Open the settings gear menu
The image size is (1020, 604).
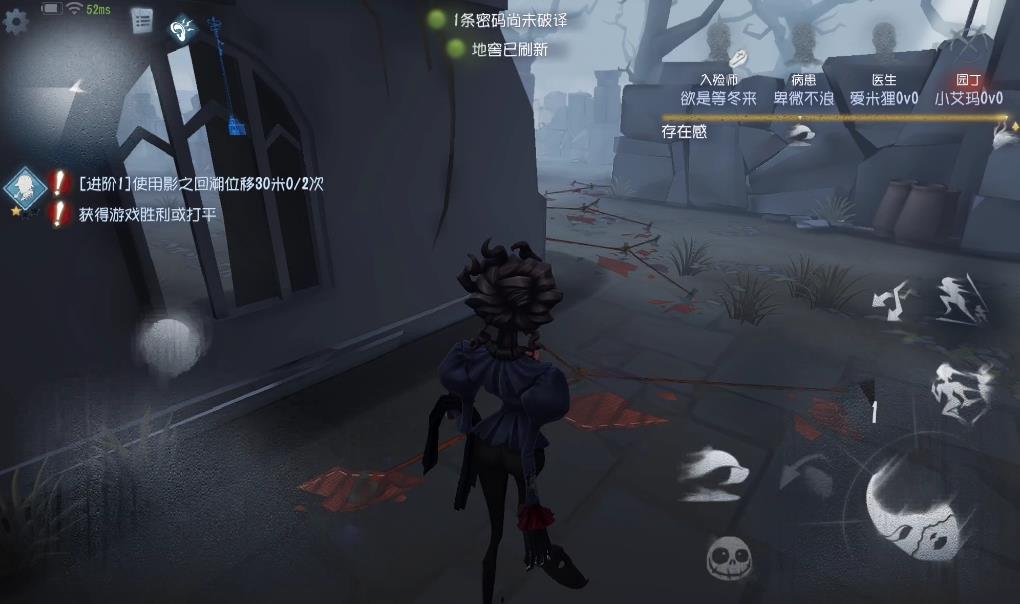[x=16, y=21]
